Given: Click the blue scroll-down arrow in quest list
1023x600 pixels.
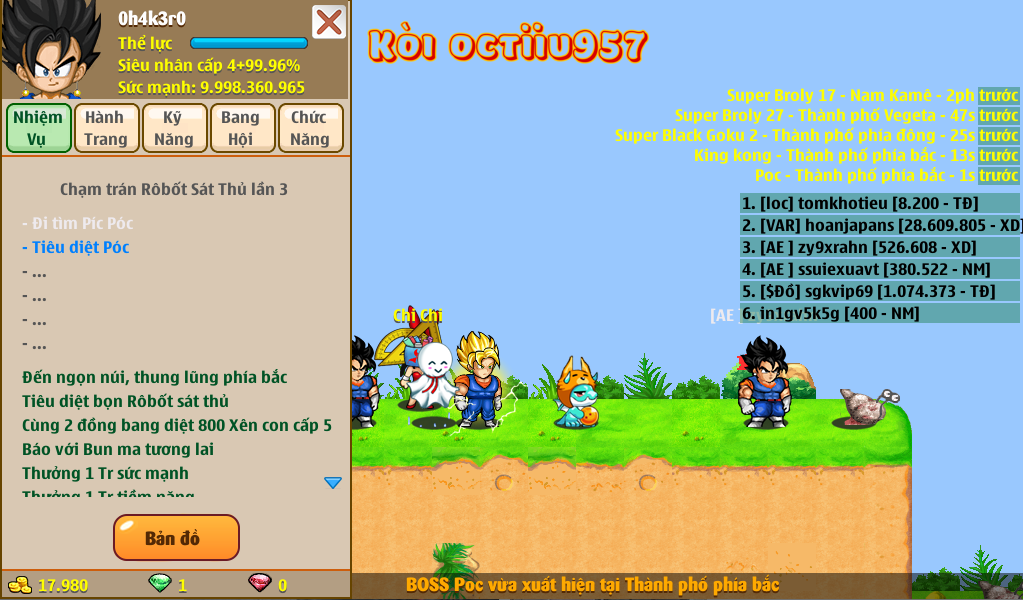Looking at the screenshot, I should pos(333,483).
